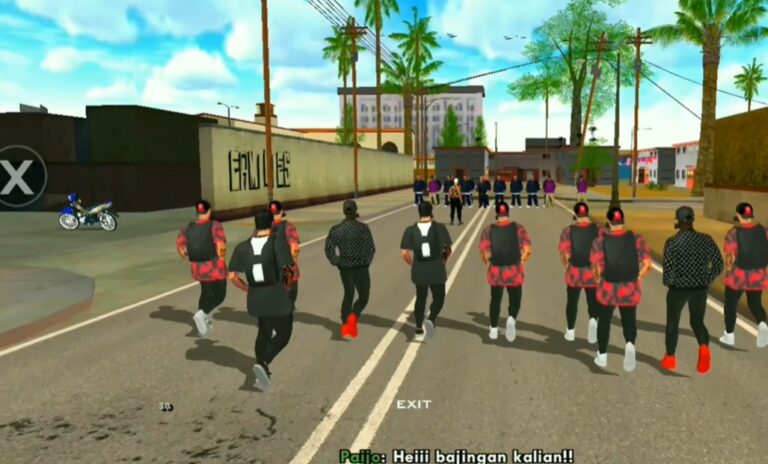Image resolution: width=768 pixels, height=464 pixels.
Task: Click the EXIT label
Action: tap(413, 404)
